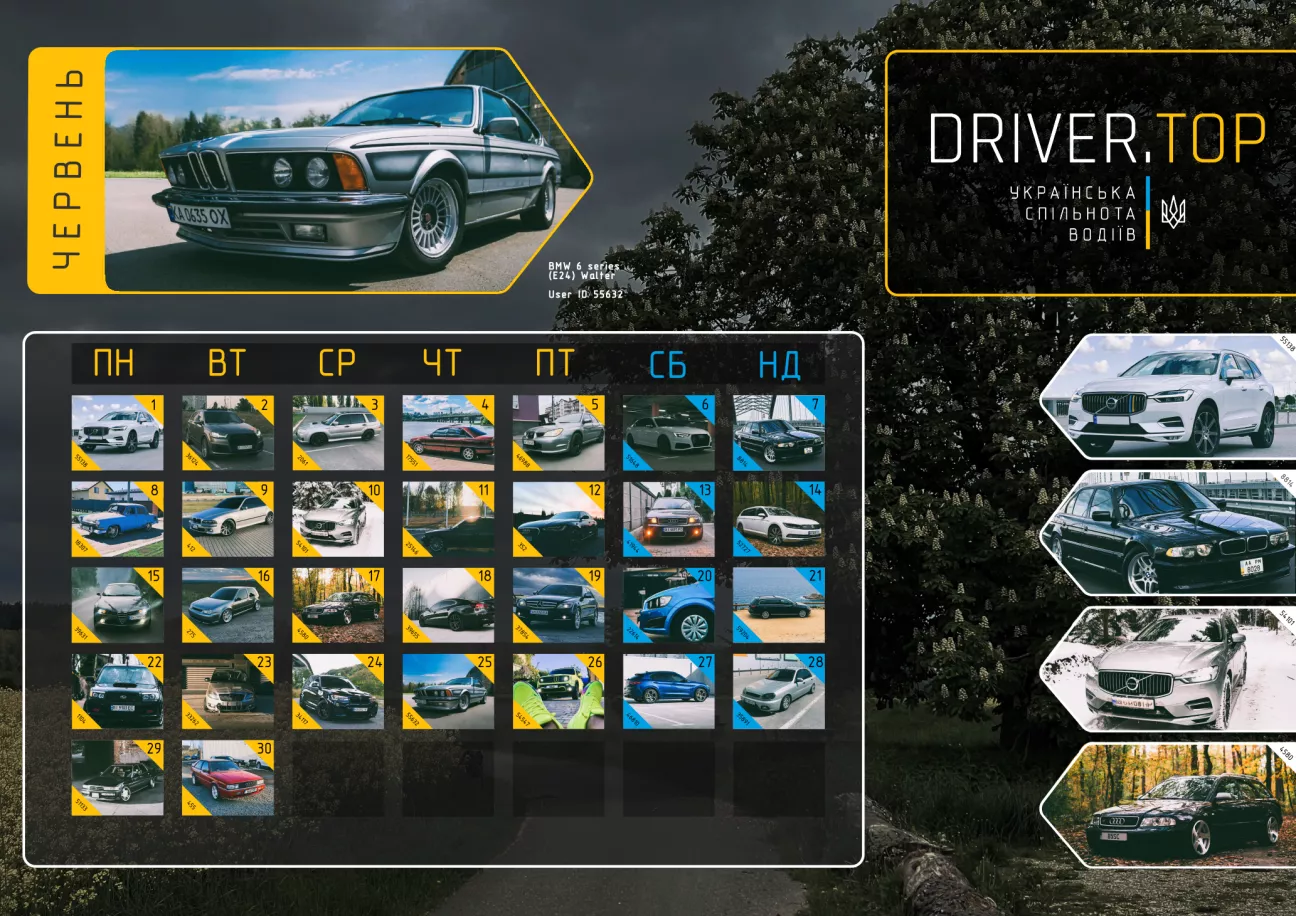Viewport: 1296px width, 916px height.
Task: Open the day 22 calendar tile
Action: 117,692
